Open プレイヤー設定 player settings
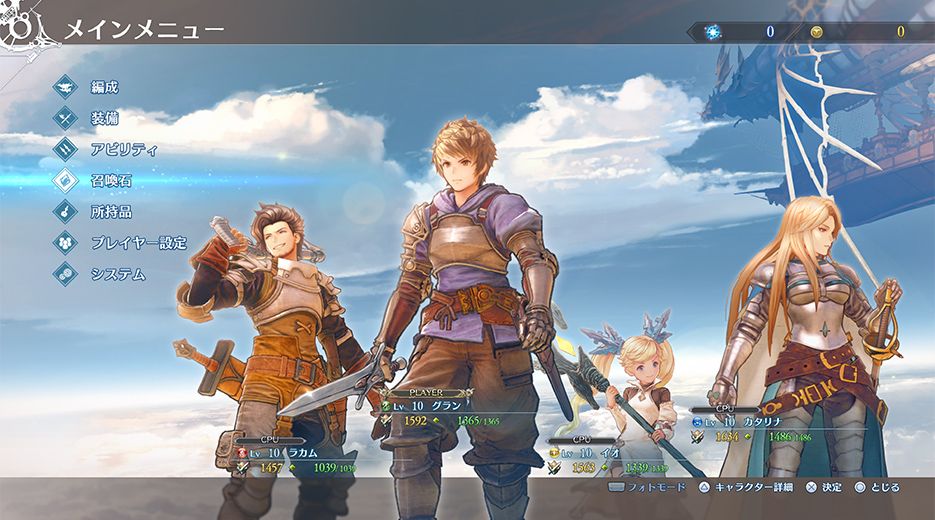The image size is (935, 520). (138, 242)
